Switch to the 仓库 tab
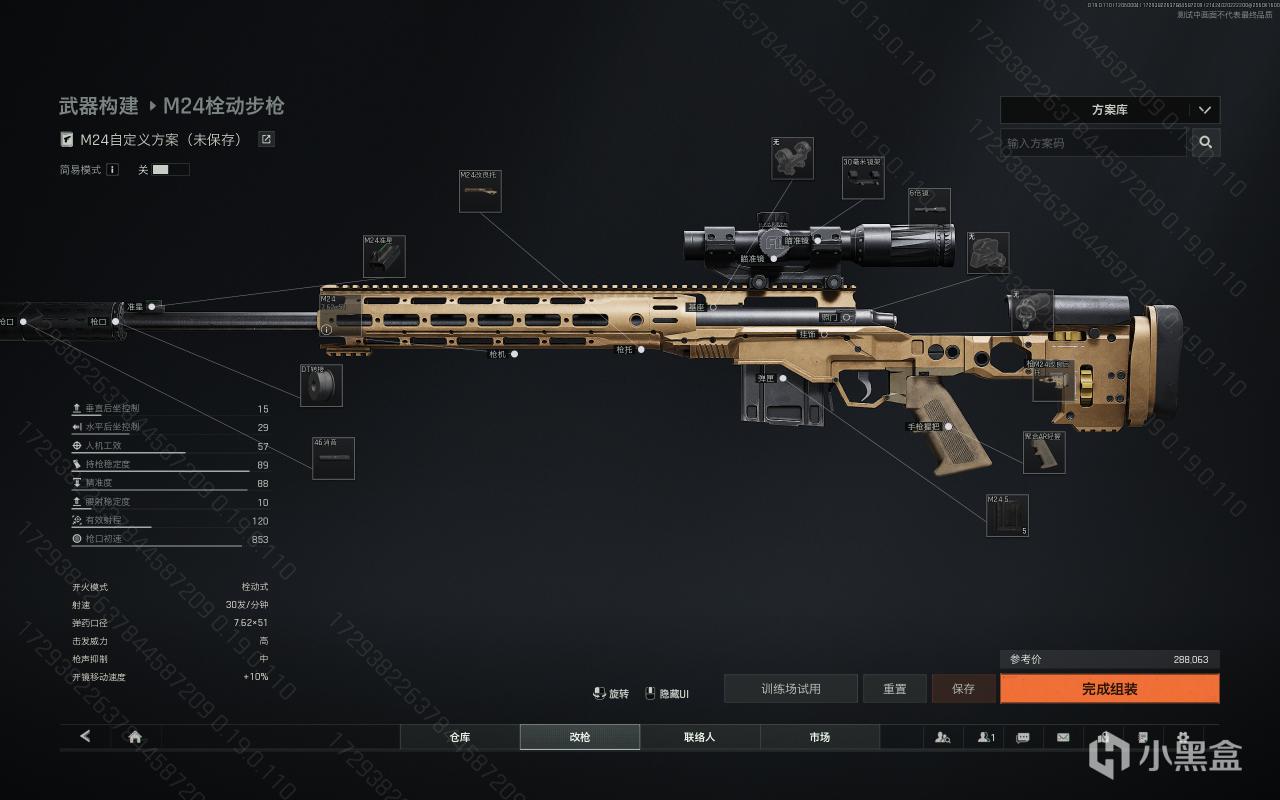This screenshot has height=800, width=1280. click(x=459, y=737)
